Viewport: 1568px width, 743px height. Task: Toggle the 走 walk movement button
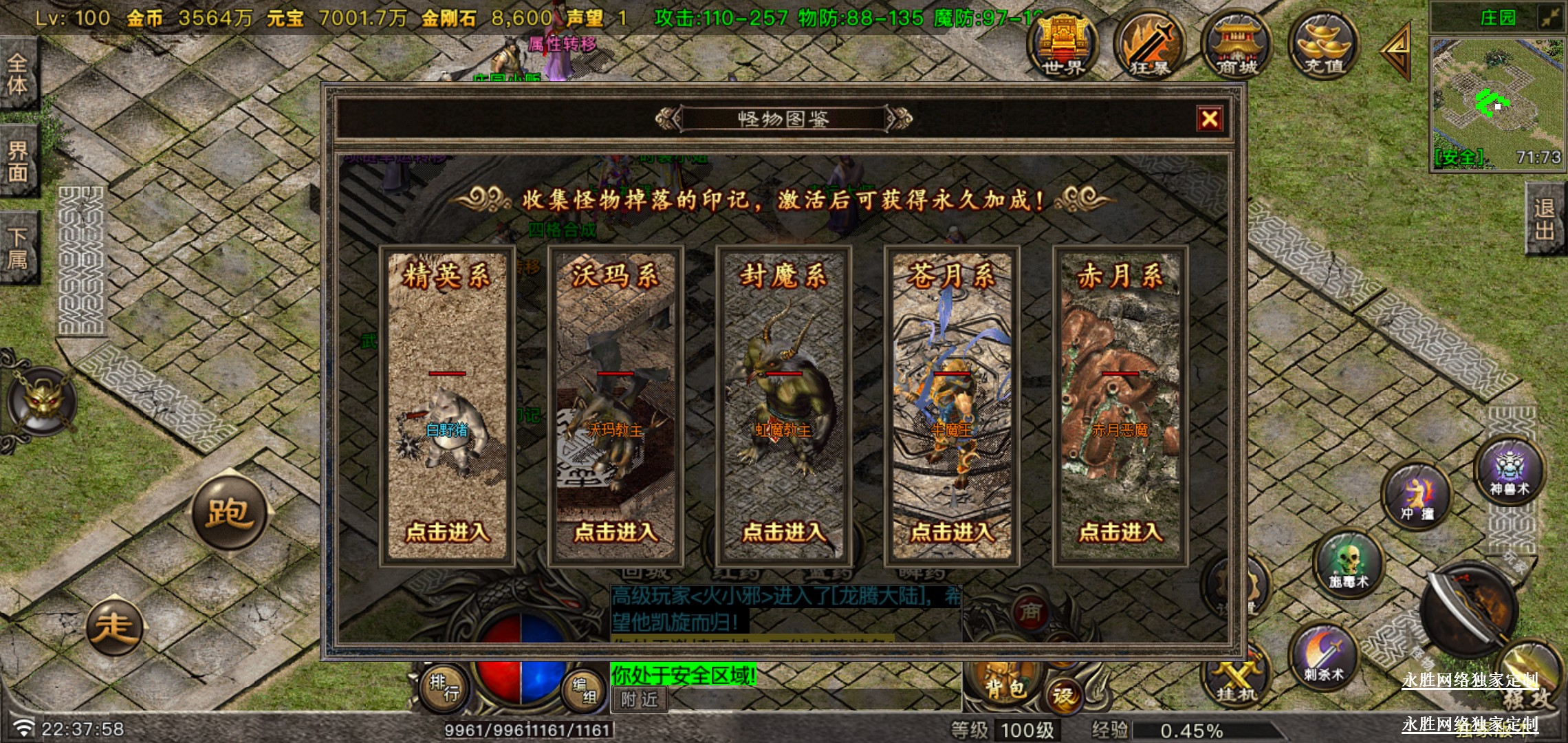click(114, 627)
